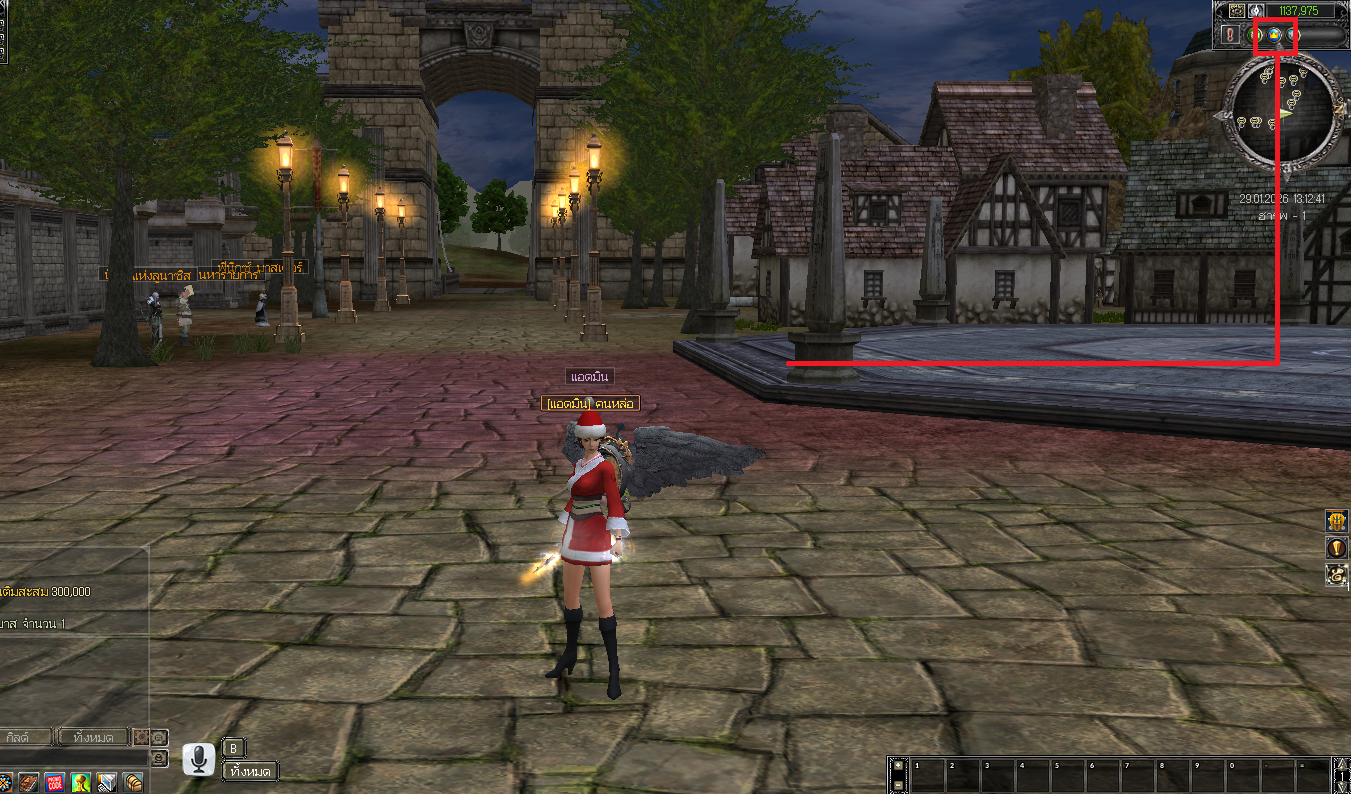The height and width of the screenshot is (794, 1351).
Task: Open the swirl emblem icon
Action: tap(1336, 575)
